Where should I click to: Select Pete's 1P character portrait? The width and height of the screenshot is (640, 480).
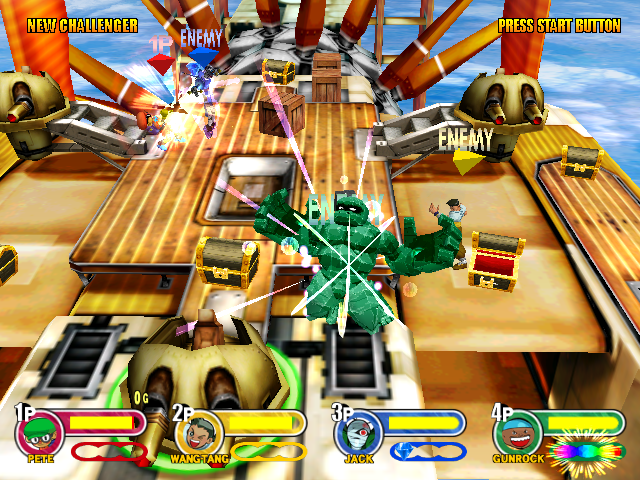[x=40, y=434]
